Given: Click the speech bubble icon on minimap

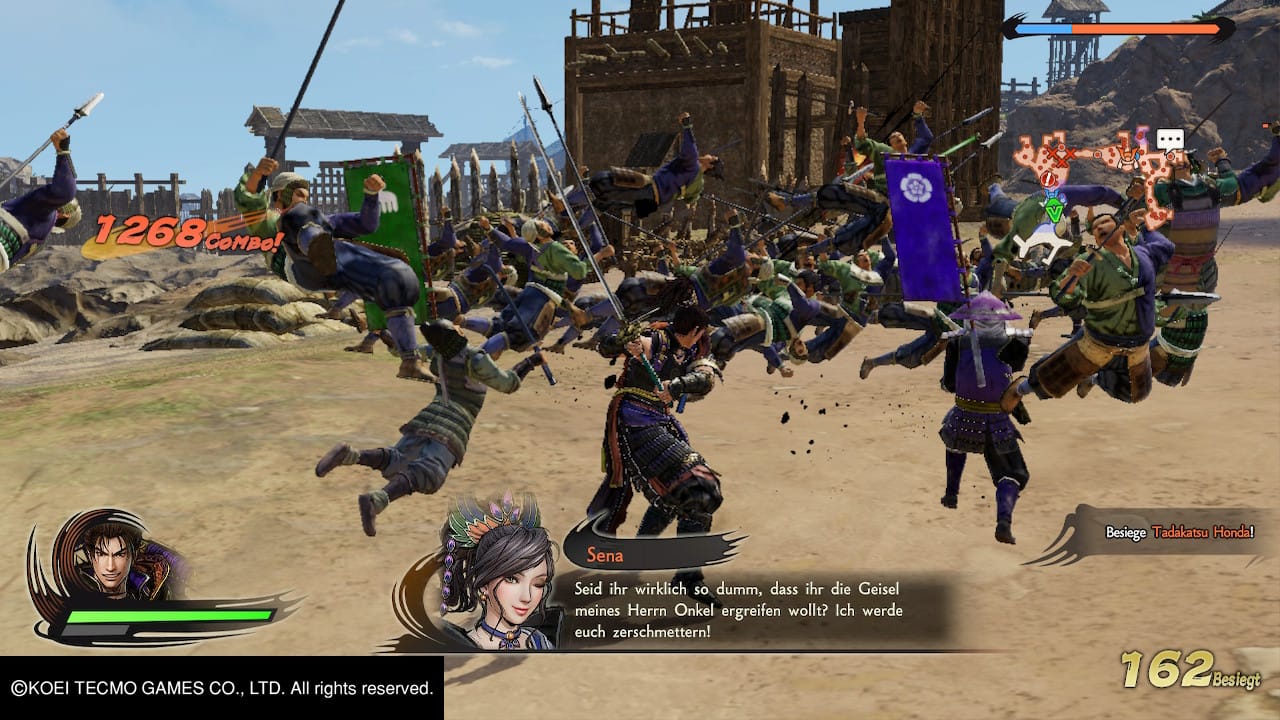Looking at the screenshot, I should (1169, 139).
